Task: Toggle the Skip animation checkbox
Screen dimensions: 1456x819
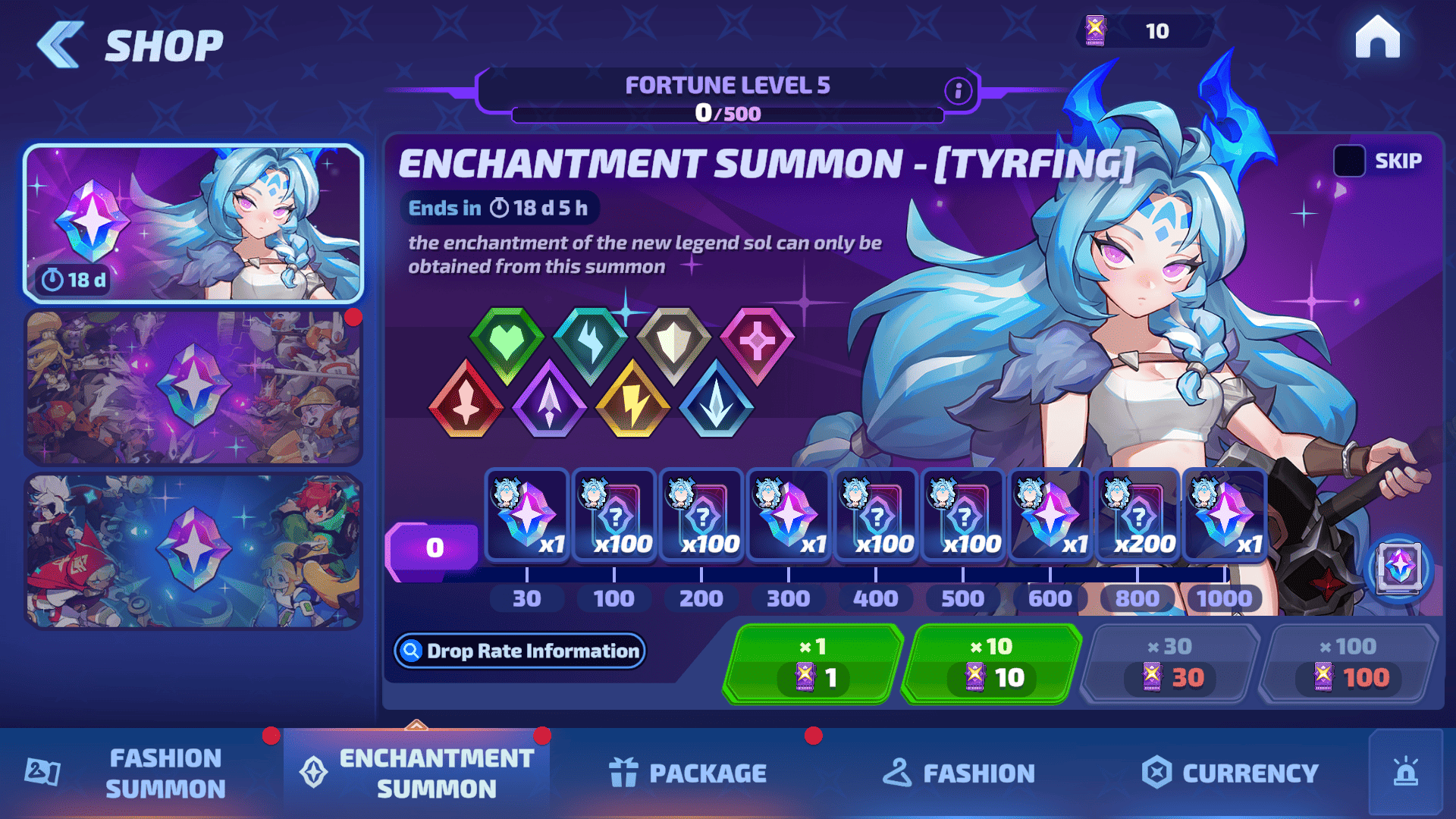Action: tap(1349, 161)
